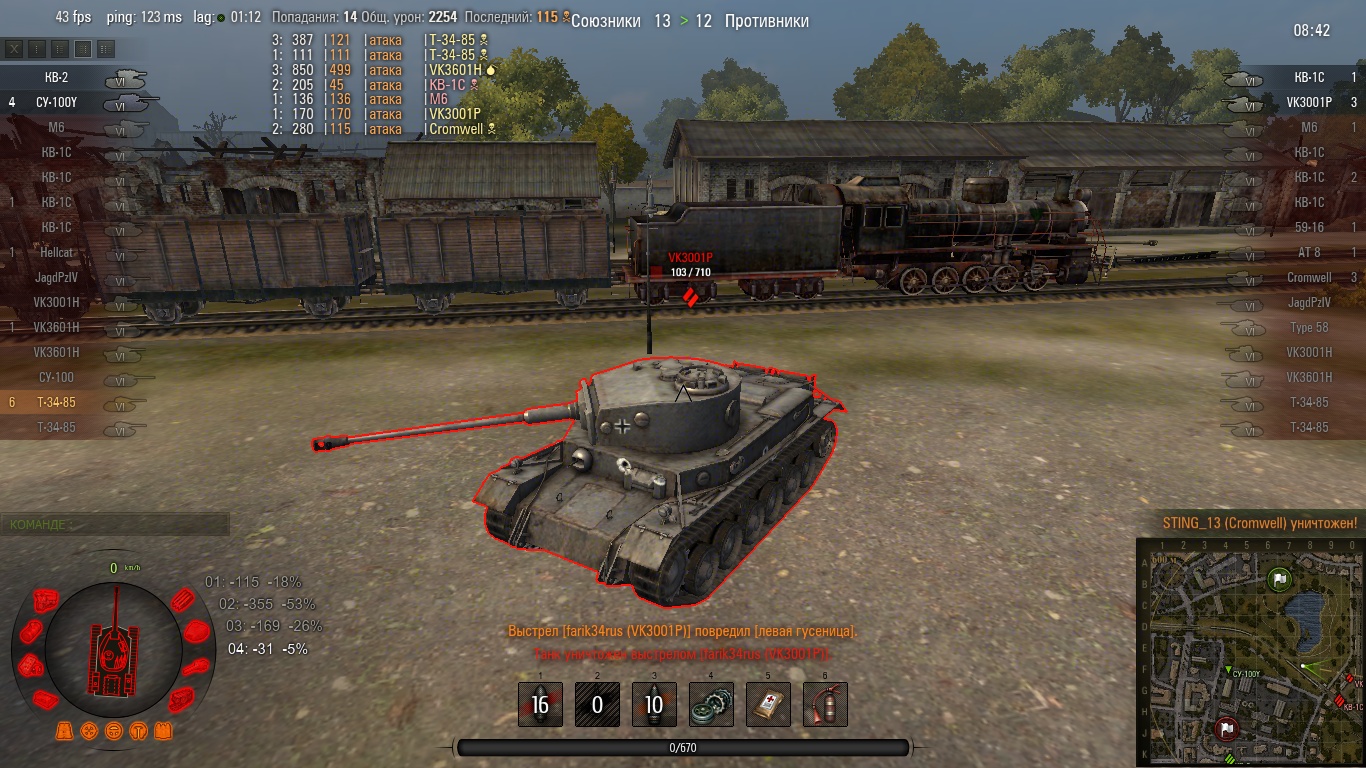The width and height of the screenshot is (1366, 768).
Task: Hide the player list with the X button
Action: 15,48
